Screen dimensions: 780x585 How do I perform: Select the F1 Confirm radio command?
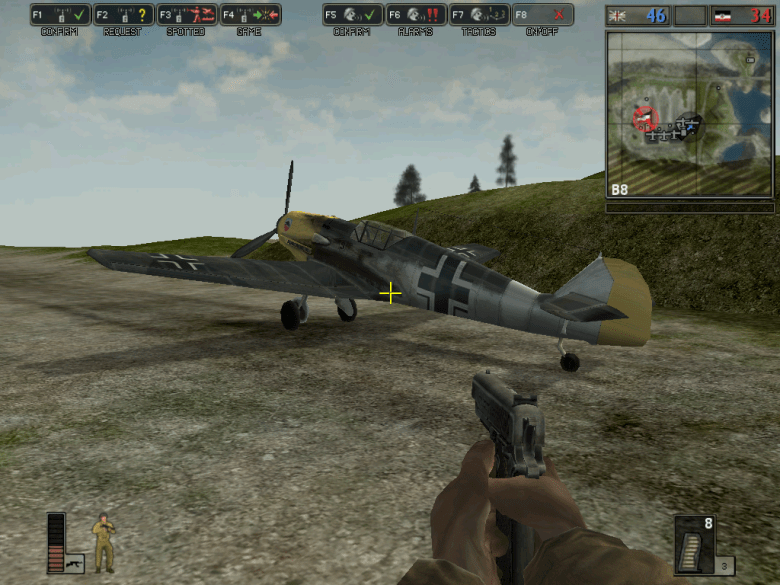pos(60,15)
